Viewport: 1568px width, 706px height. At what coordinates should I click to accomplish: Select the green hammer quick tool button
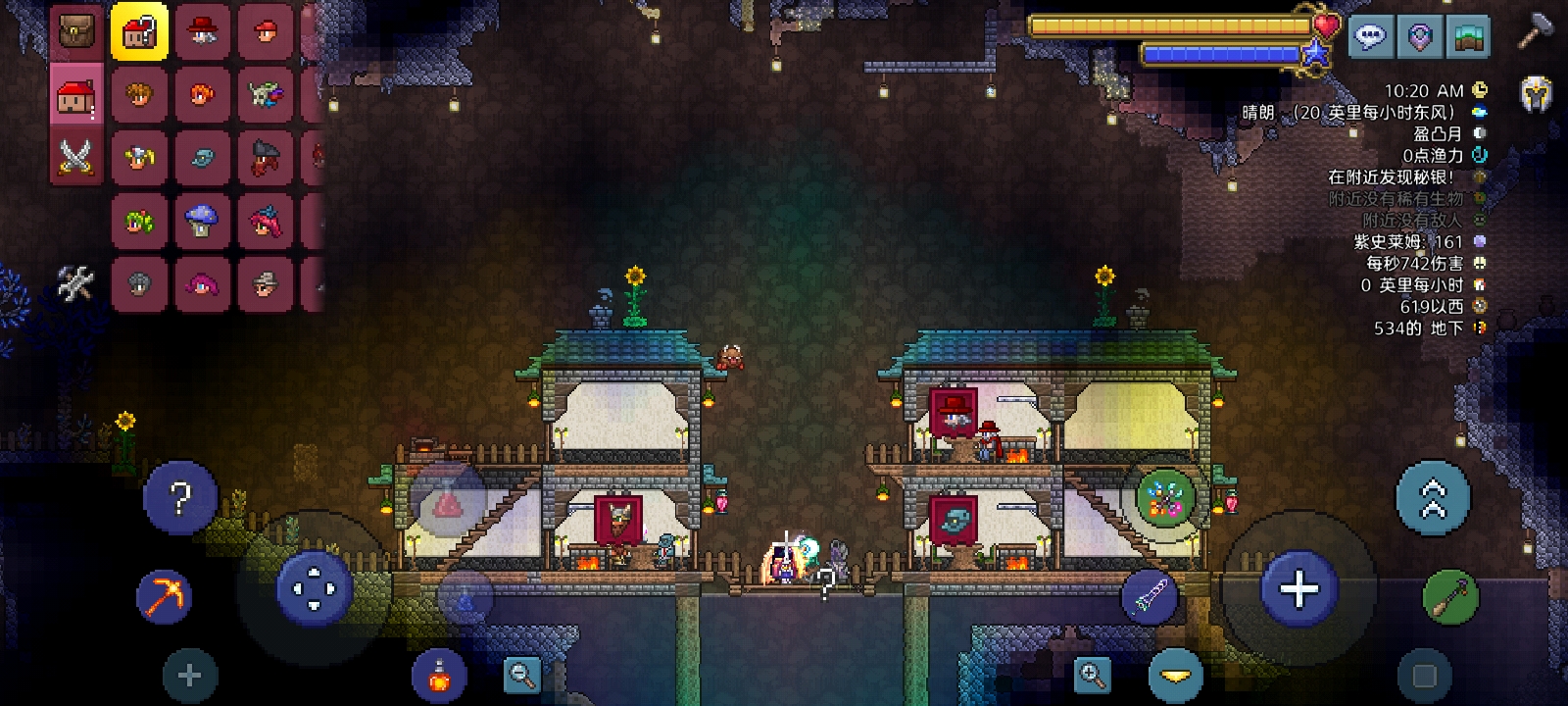1450,596
